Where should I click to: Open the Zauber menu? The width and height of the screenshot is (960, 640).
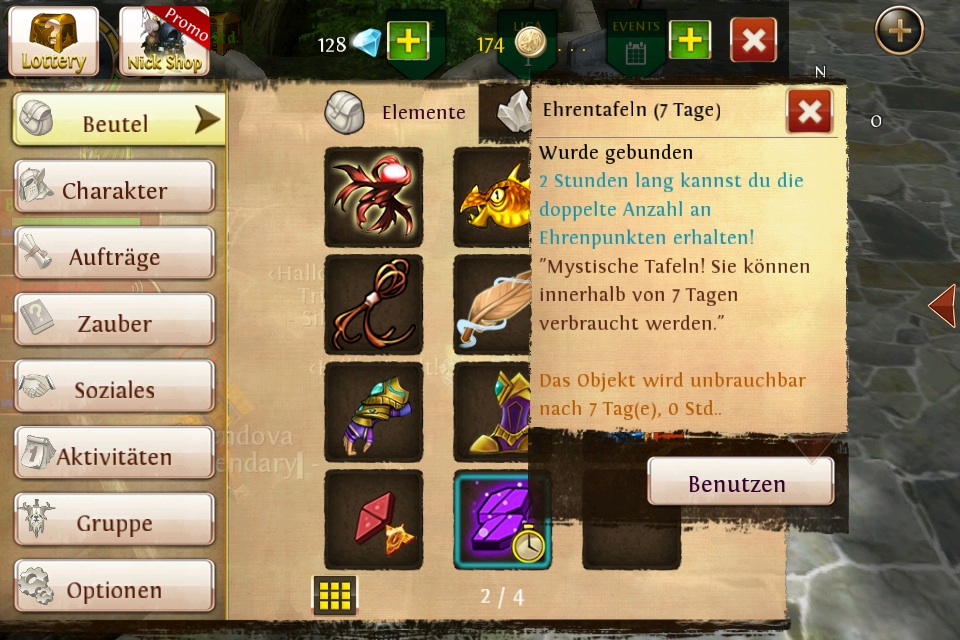[x=114, y=322]
